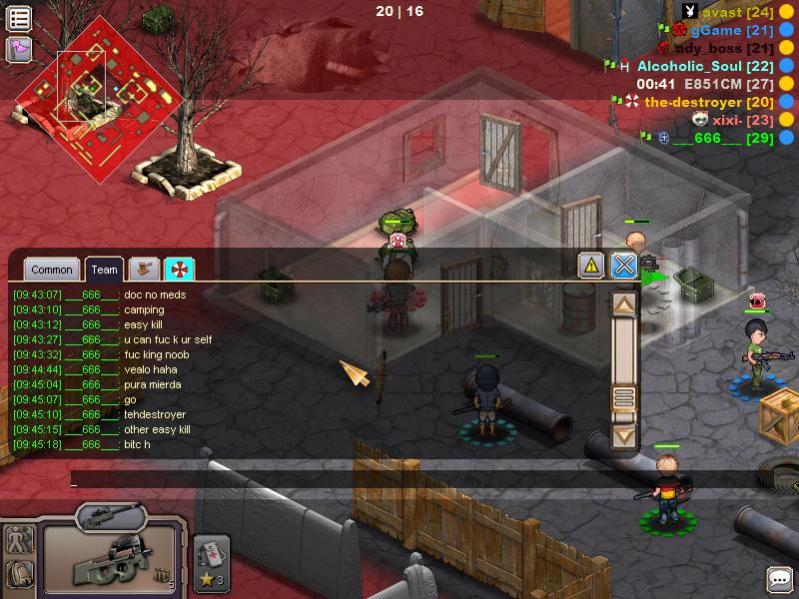This screenshot has width=799, height=599.
Task: Close the chat window with the X
Action: (x=624, y=265)
